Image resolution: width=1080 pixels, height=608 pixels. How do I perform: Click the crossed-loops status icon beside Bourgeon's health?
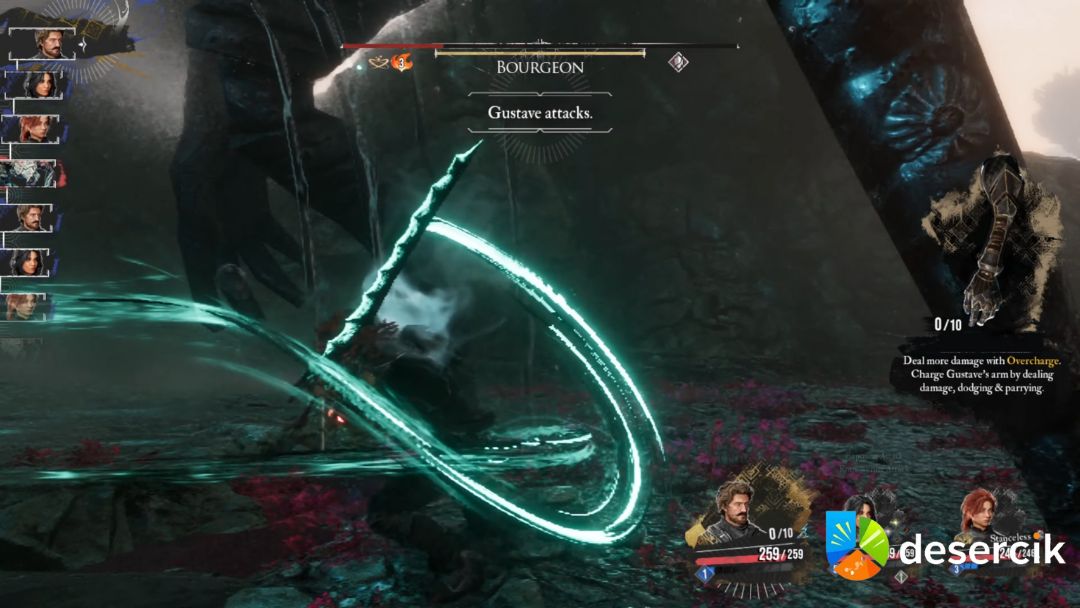(379, 63)
